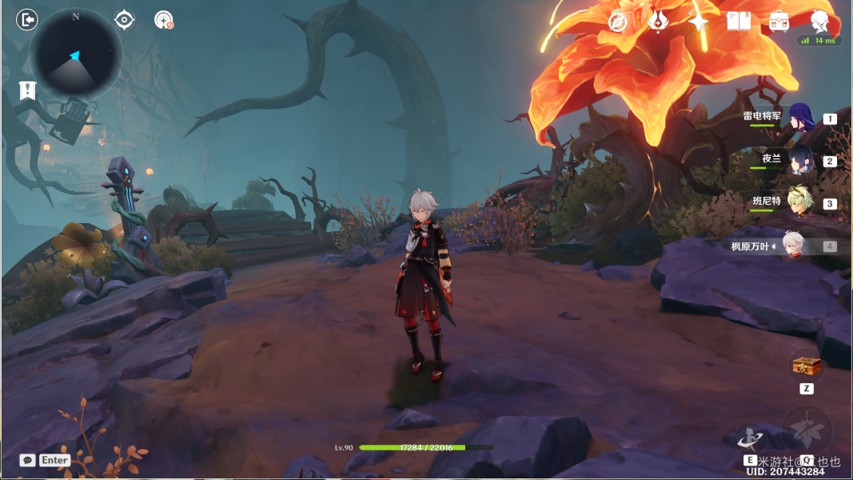
Task: Activate Kazuha's elemental skill icon
Action: pyautogui.click(x=751, y=438)
